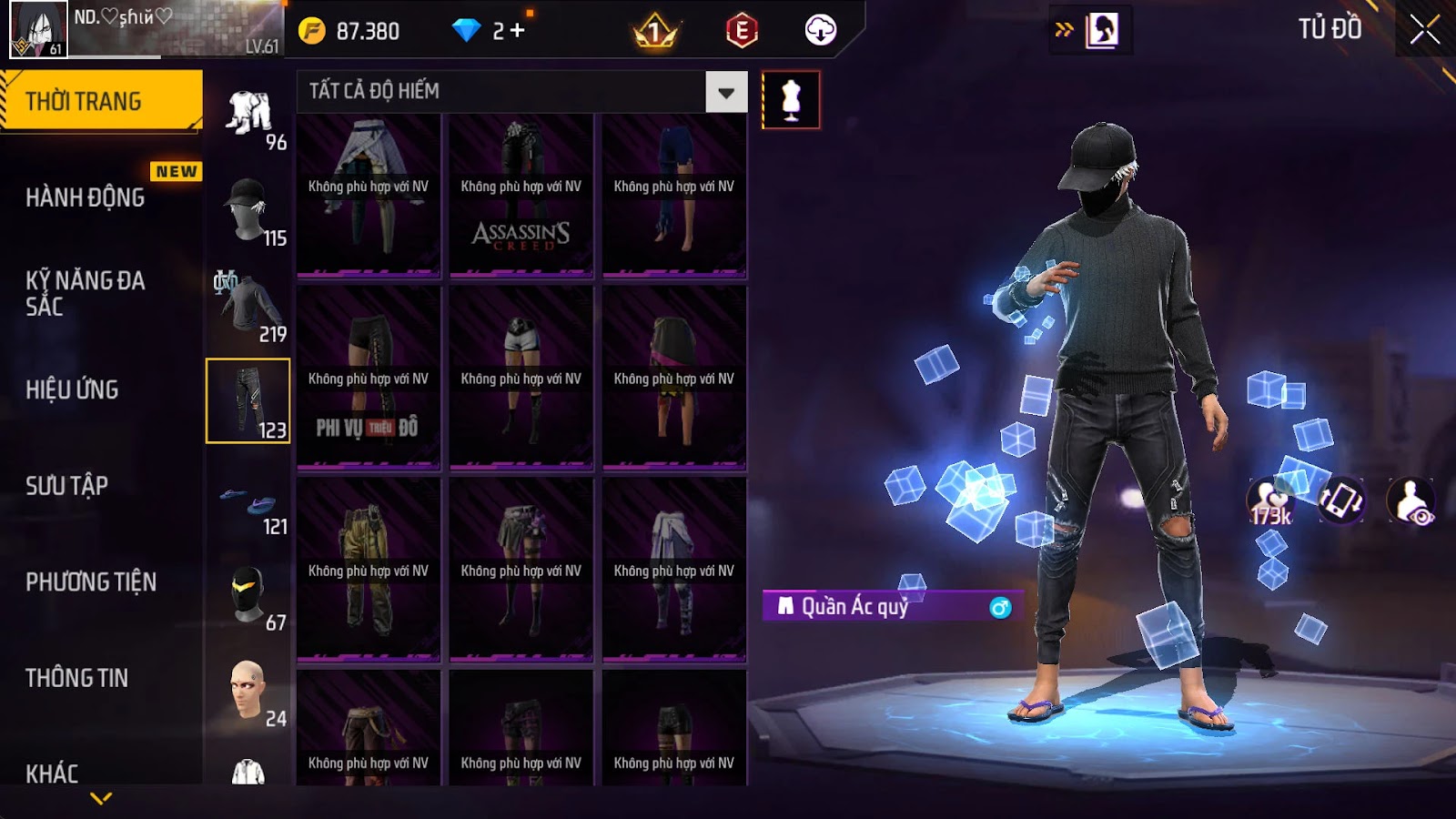
Task: Expand the left menu down arrow
Action: click(x=101, y=798)
